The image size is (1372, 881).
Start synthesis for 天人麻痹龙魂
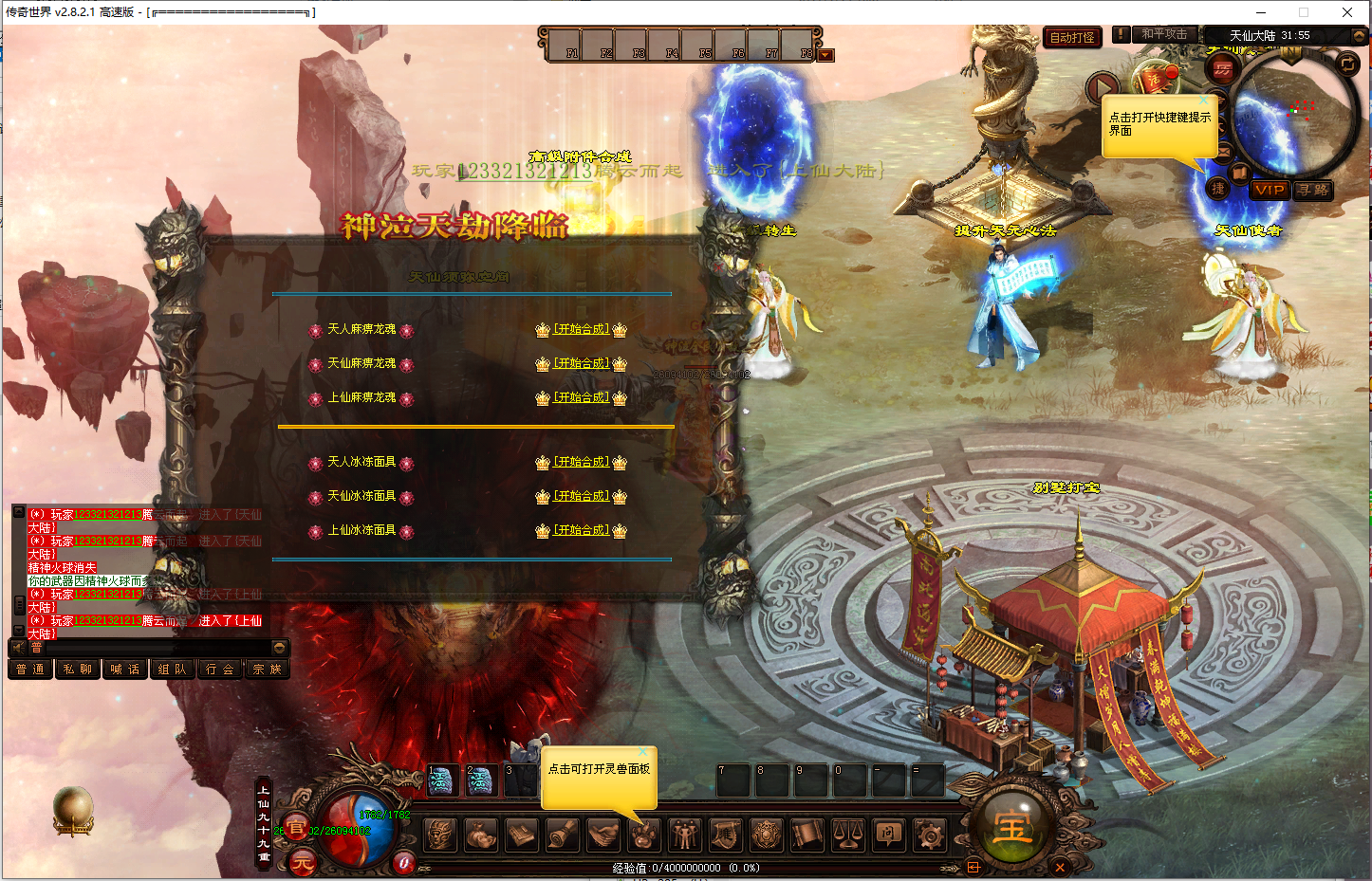coord(581,329)
